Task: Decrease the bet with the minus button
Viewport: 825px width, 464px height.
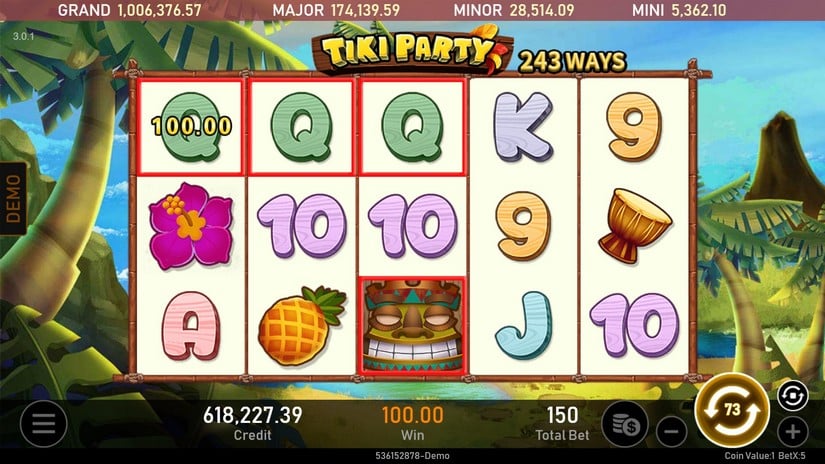Action: point(671,432)
